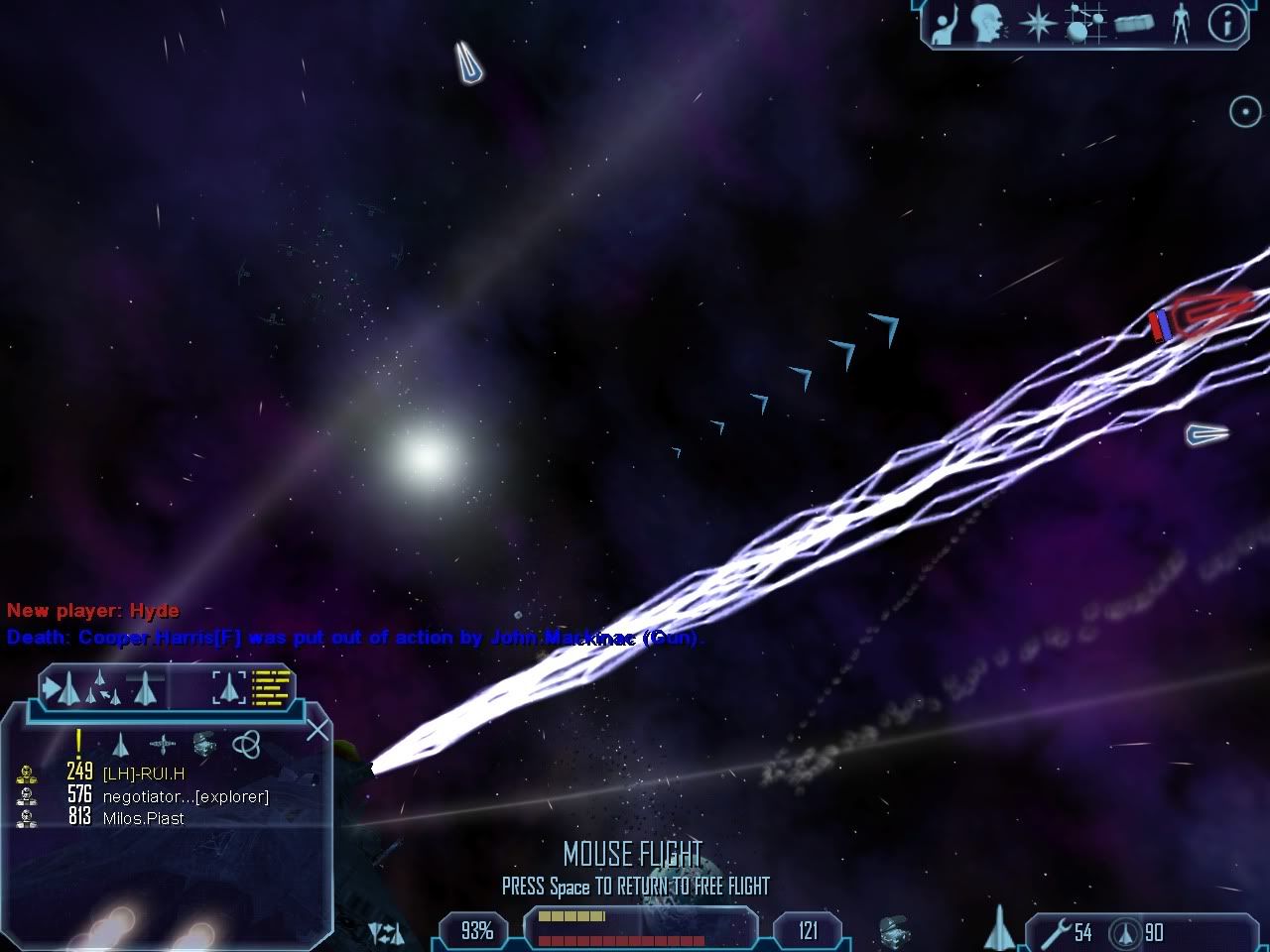This screenshot has height=952, width=1270.
Task: Filter contacts to ships only
Action: (x=121, y=744)
